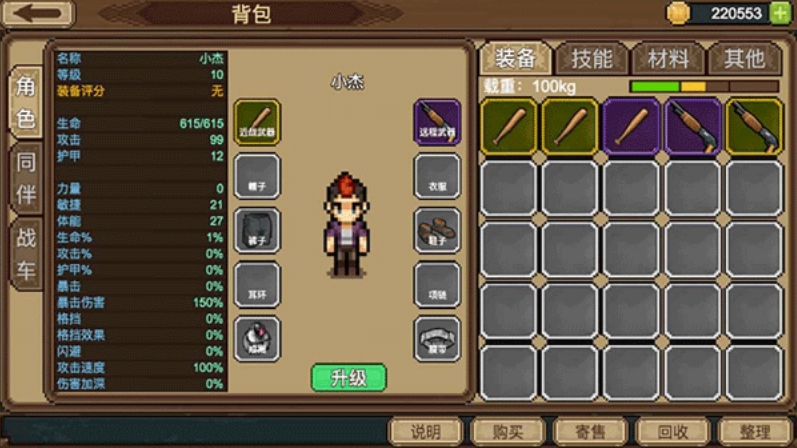The height and width of the screenshot is (448, 797).
Task: Open the 战车 vehicle tab
Action: point(26,254)
